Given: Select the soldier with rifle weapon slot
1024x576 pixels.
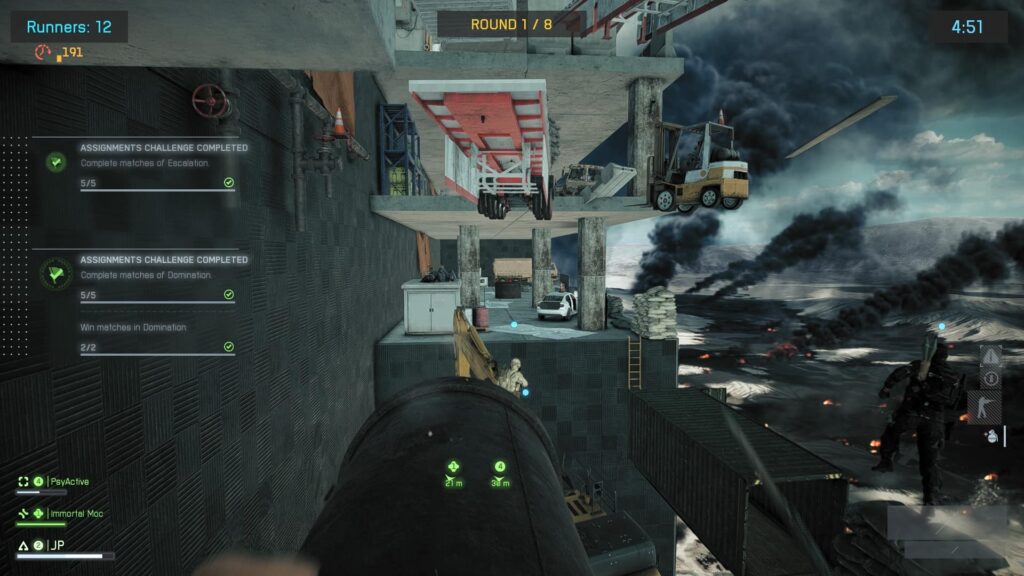Looking at the screenshot, I should [986, 407].
